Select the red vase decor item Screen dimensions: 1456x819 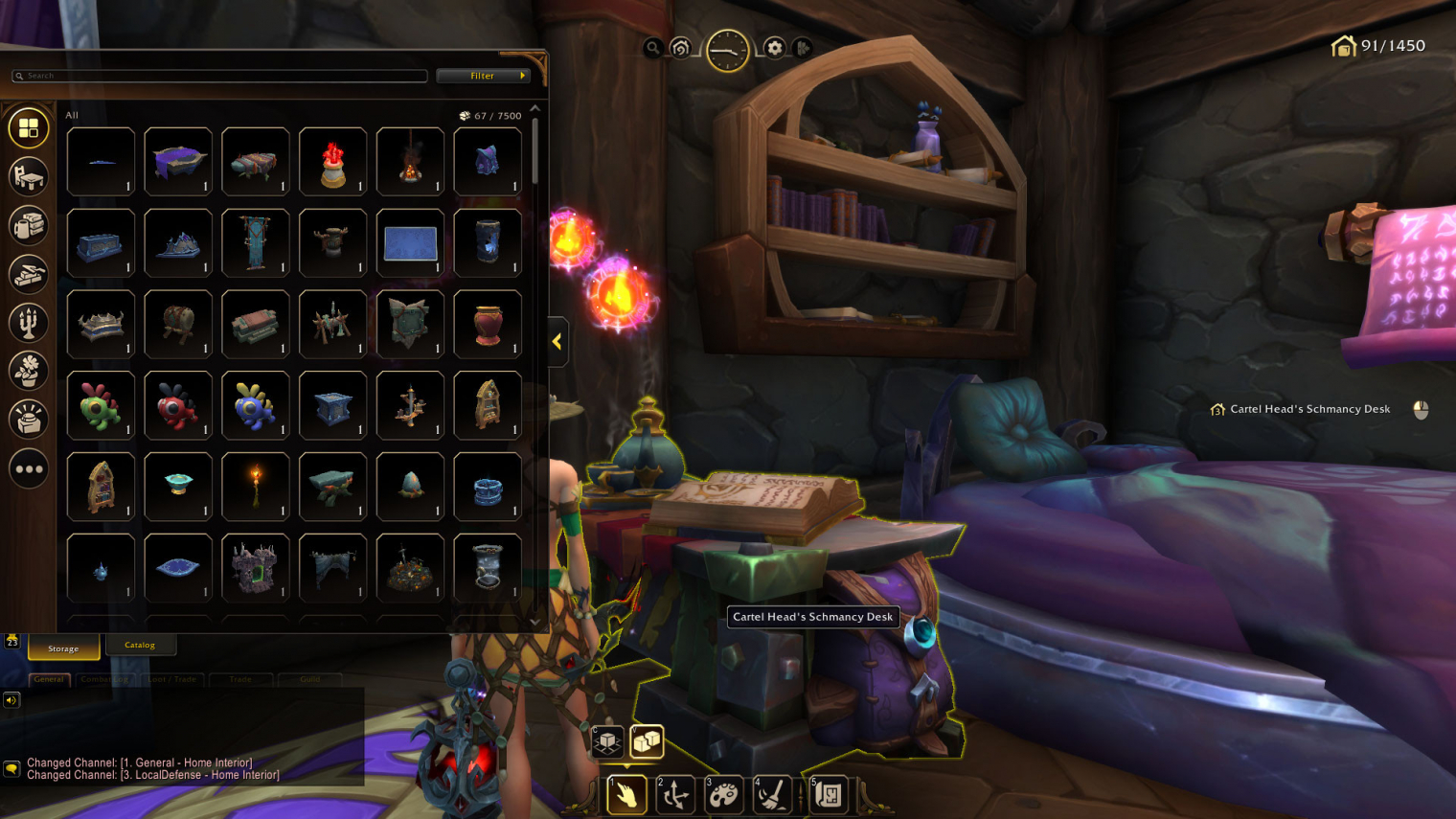click(x=488, y=325)
